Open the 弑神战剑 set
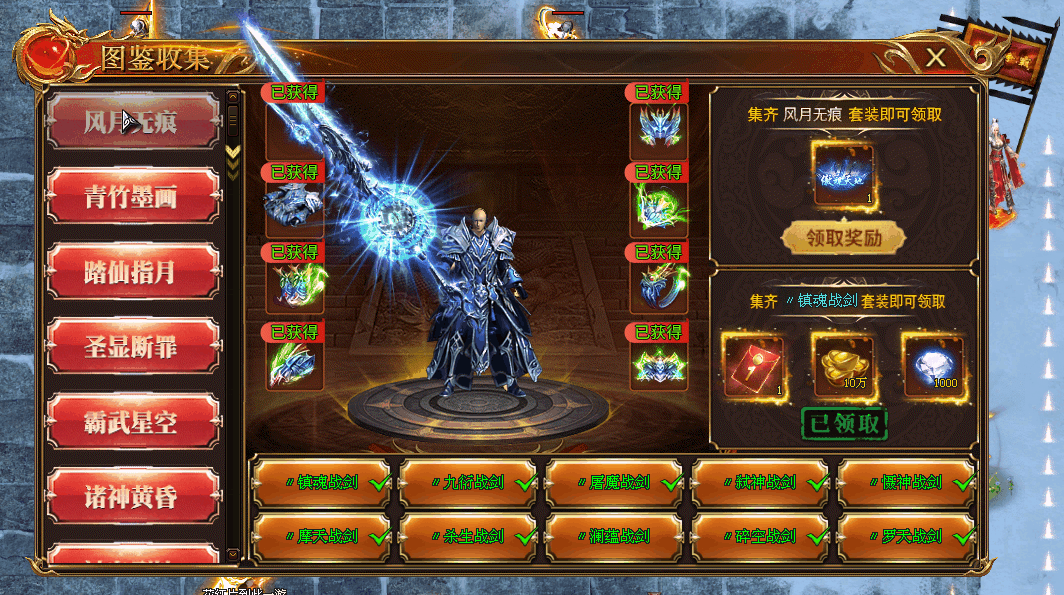The image size is (1064, 595). click(760, 483)
